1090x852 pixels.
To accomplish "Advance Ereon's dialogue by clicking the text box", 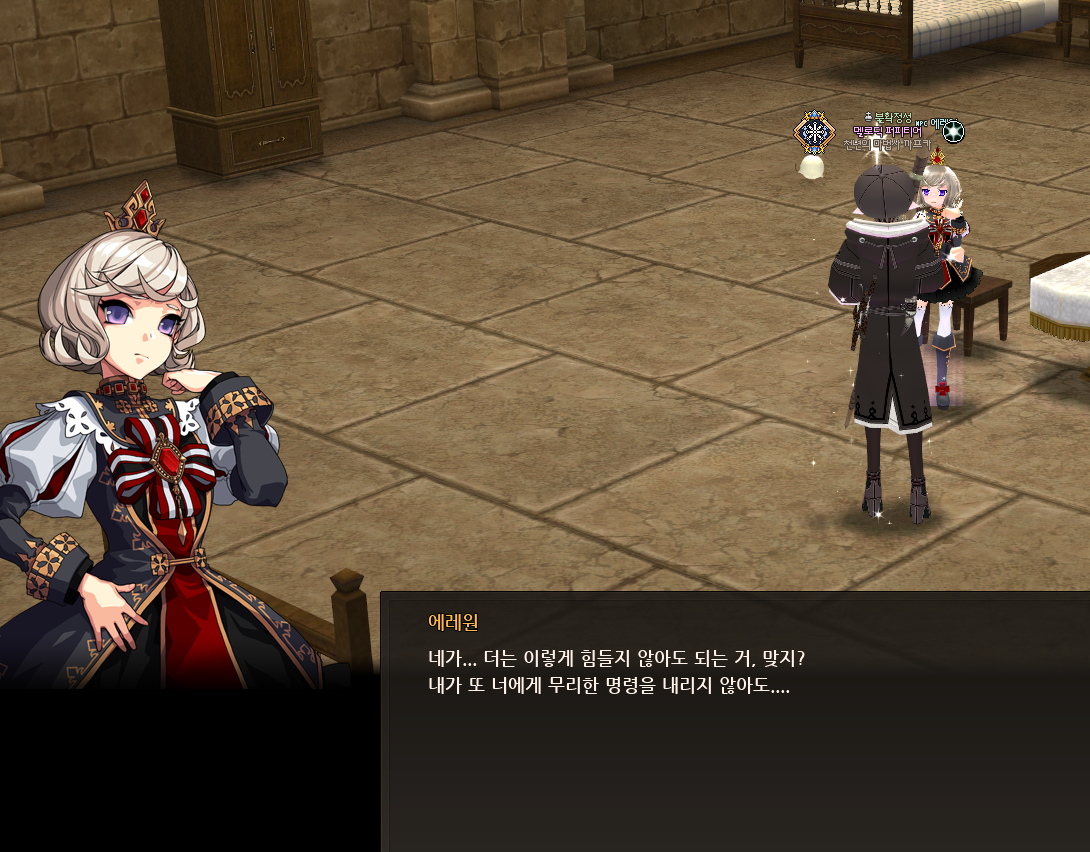I will pos(735,720).
